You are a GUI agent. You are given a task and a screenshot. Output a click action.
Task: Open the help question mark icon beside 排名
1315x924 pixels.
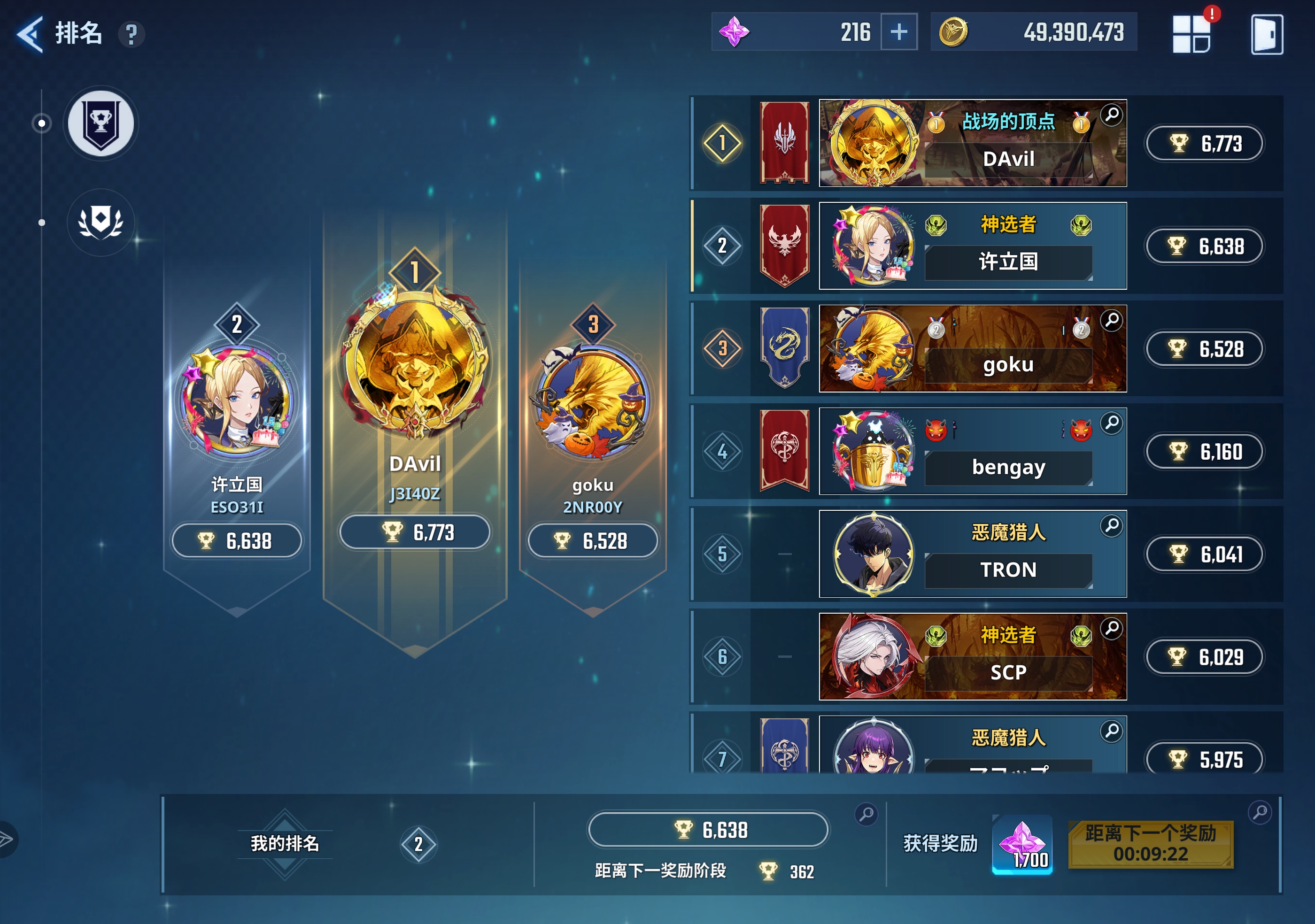(133, 36)
